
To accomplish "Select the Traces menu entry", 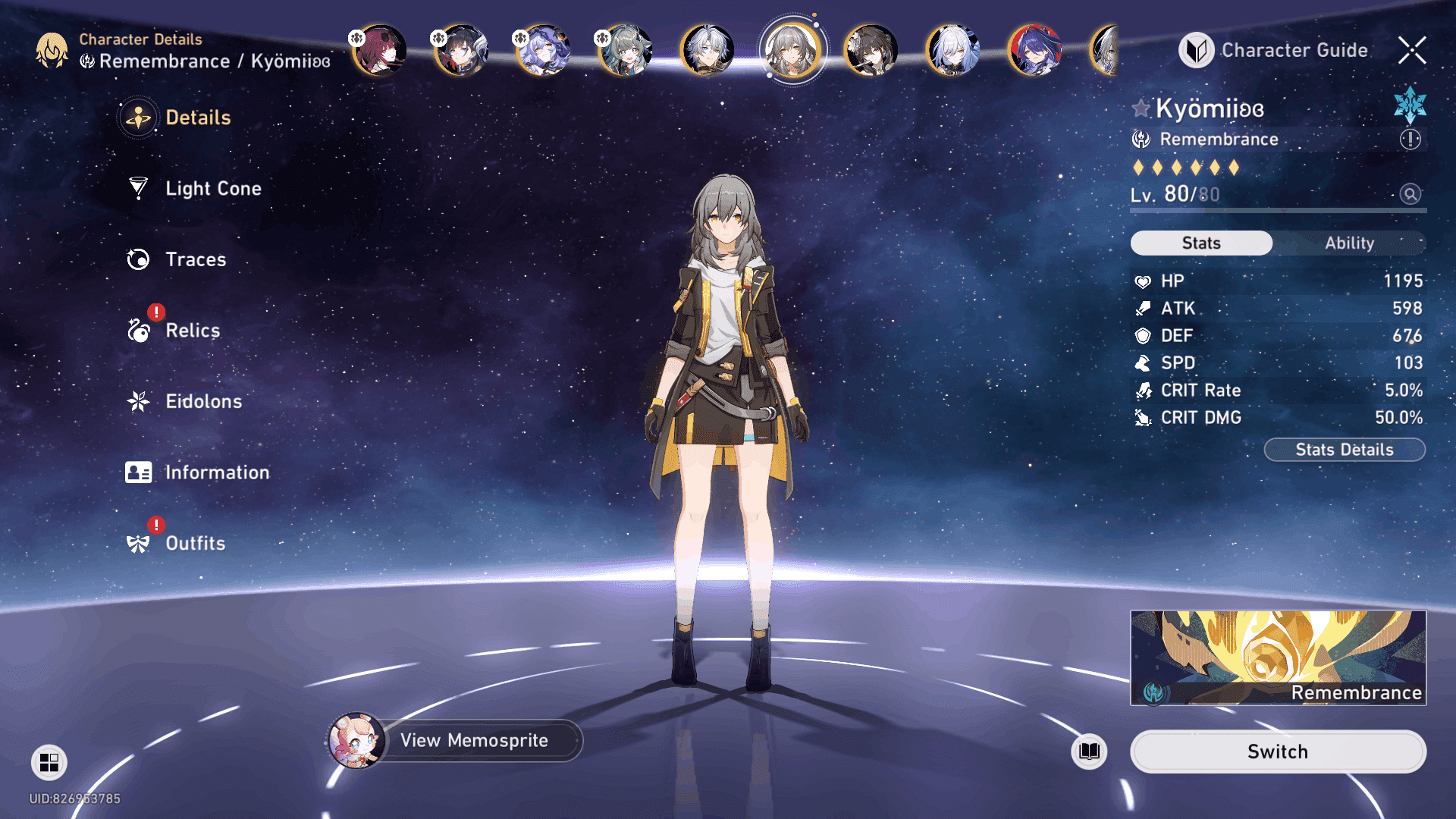I will [x=195, y=259].
